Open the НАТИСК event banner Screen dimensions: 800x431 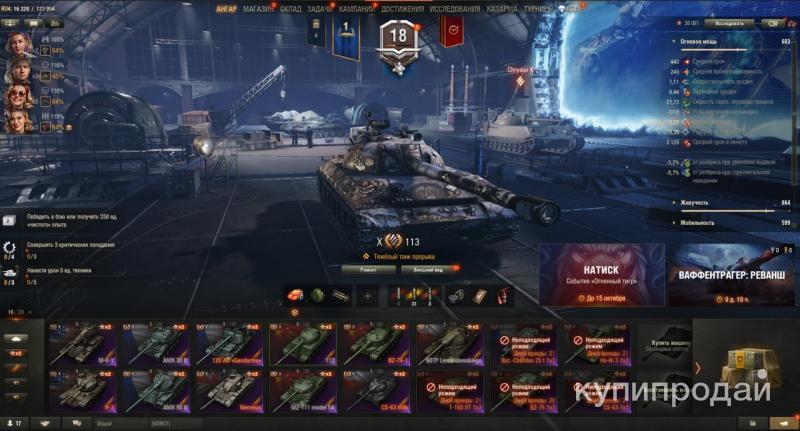pyautogui.click(x=600, y=275)
